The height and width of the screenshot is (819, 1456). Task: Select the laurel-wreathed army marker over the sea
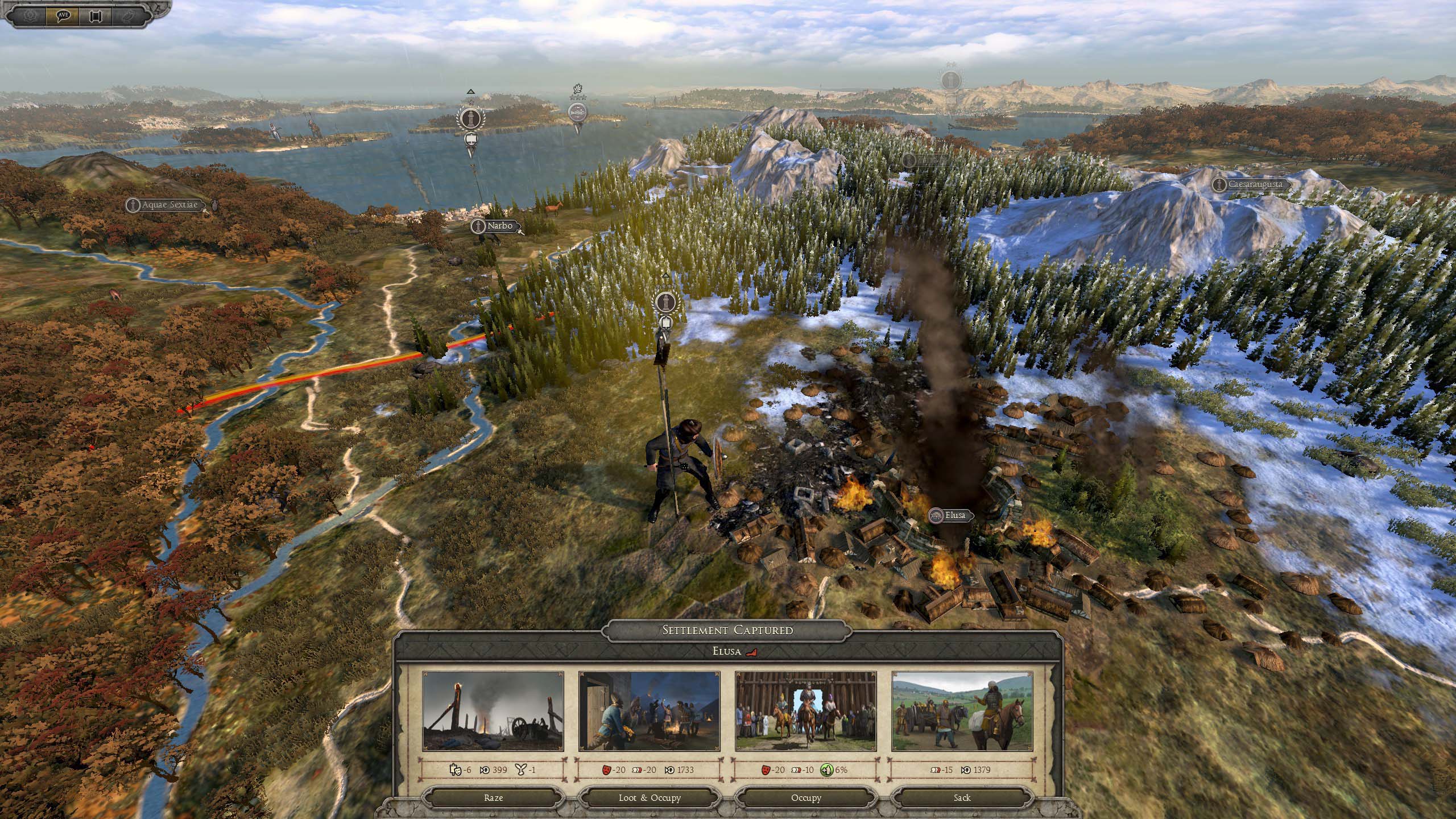(470, 119)
